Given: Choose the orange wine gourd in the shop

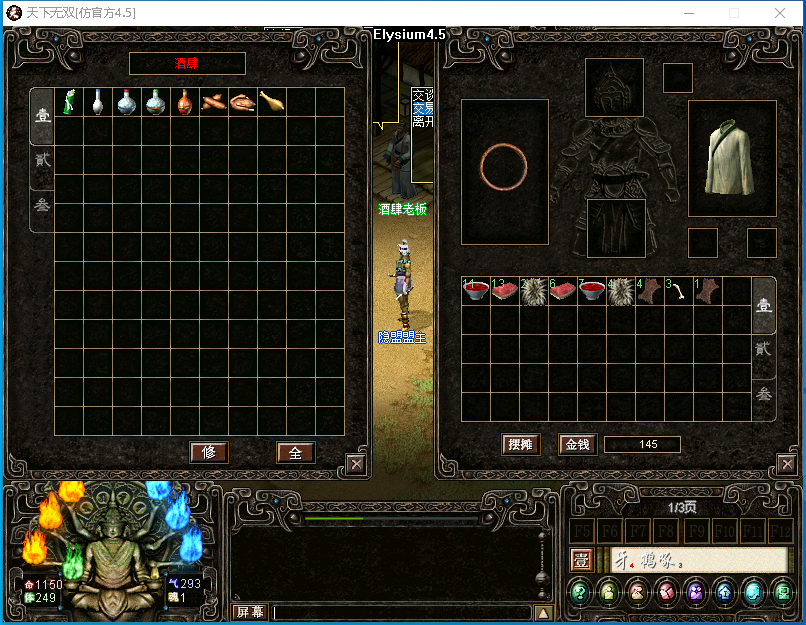Looking at the screenshot, I should pyautogui.click(x=185, y=102).
